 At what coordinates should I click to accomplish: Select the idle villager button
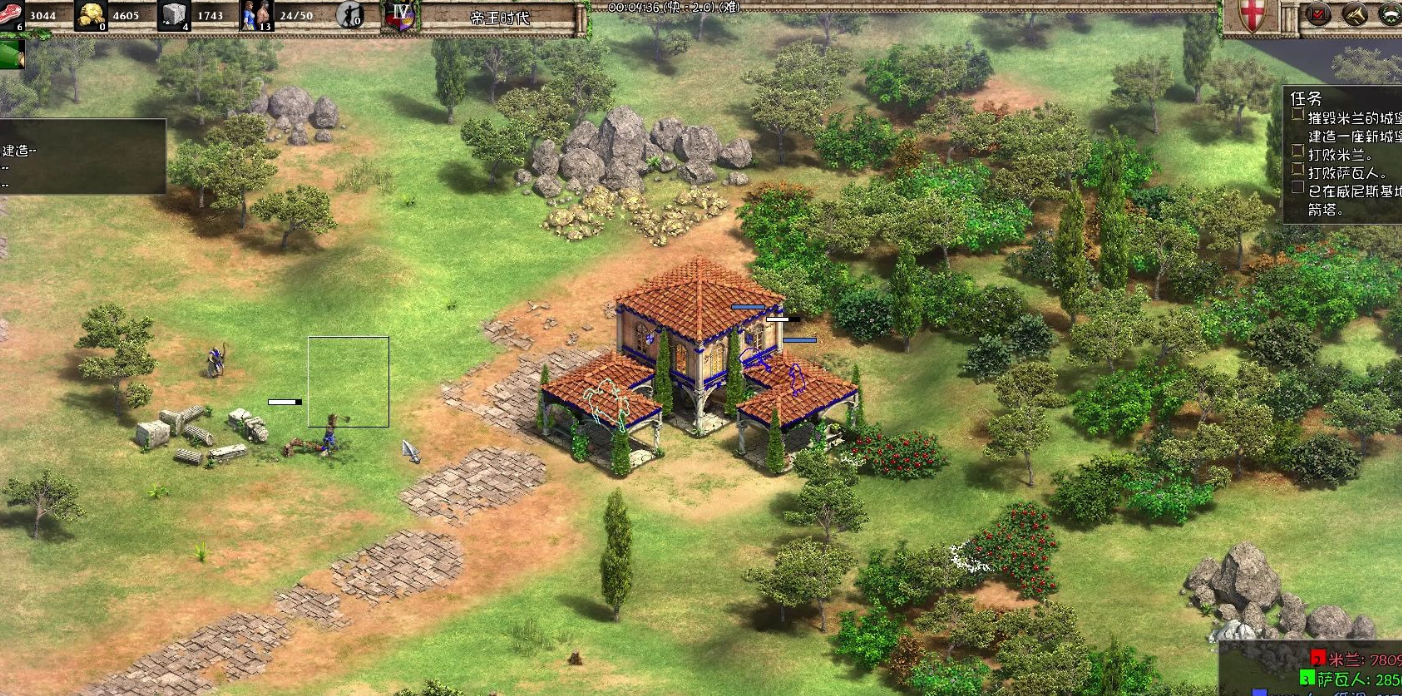click(x=350, y=14)
